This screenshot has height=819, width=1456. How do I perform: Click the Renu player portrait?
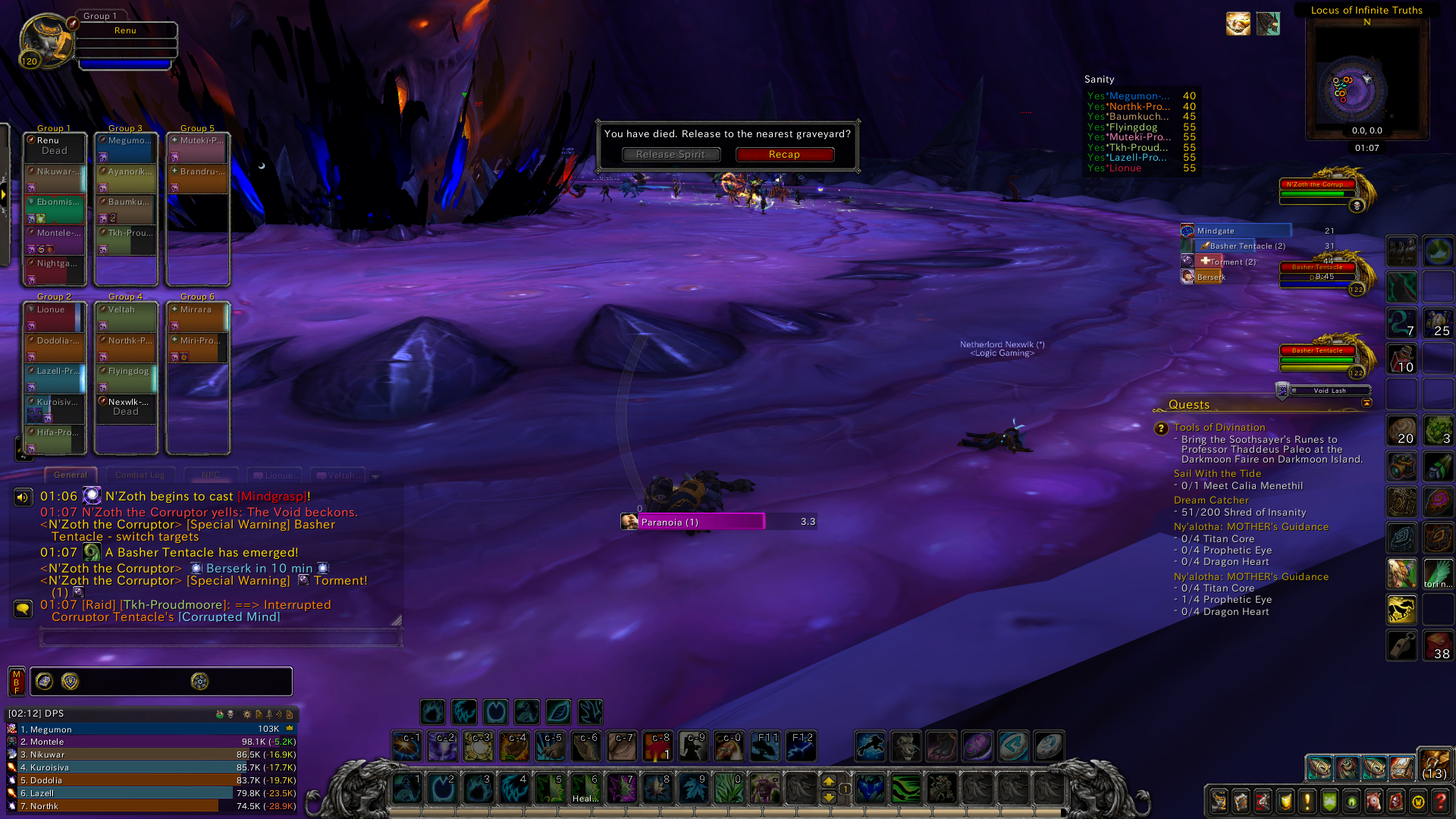pyautogui.click(x=45, y=39)
